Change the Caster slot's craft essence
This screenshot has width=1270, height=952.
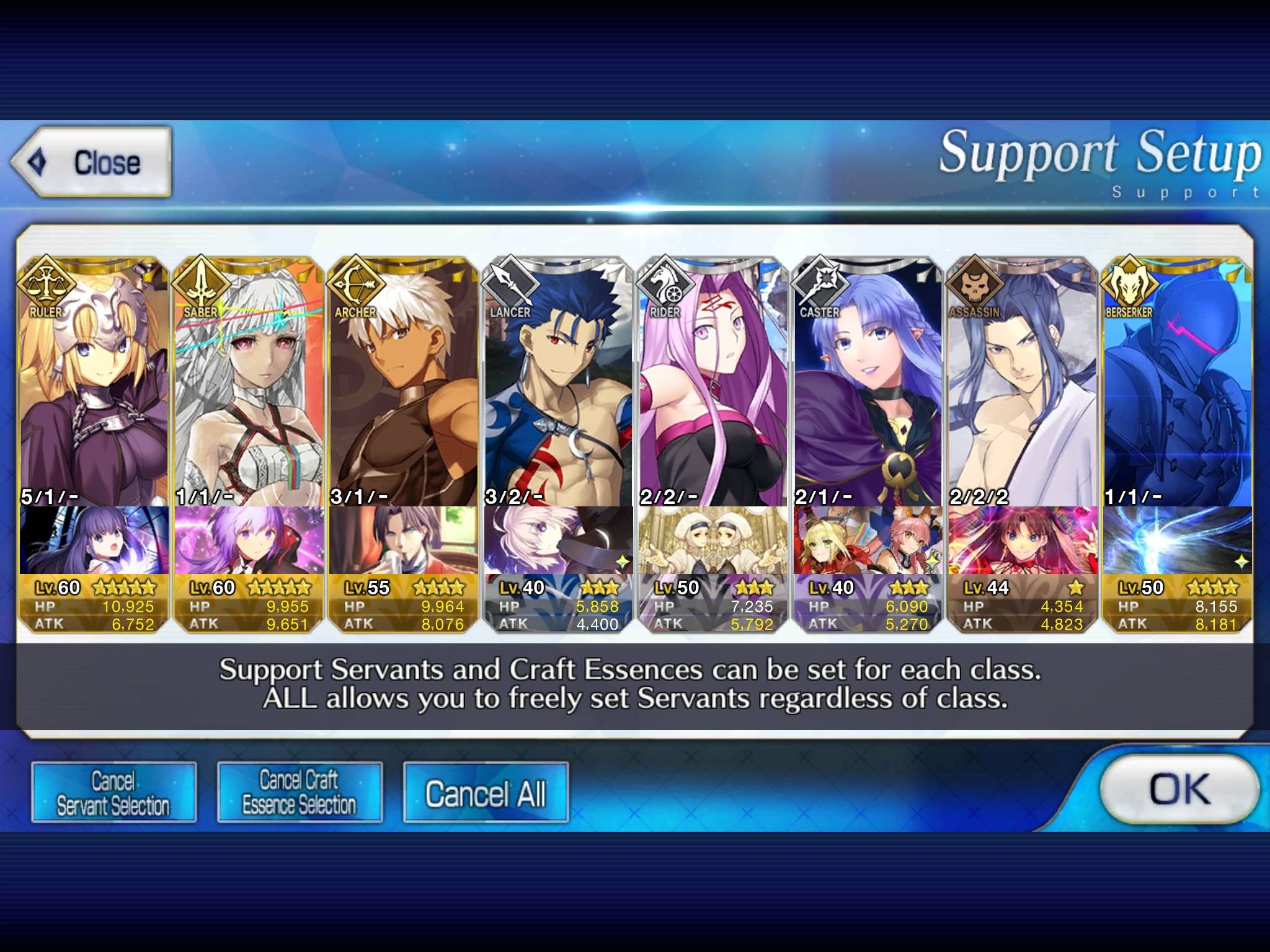pyautogui.click(x=868, y=540)
